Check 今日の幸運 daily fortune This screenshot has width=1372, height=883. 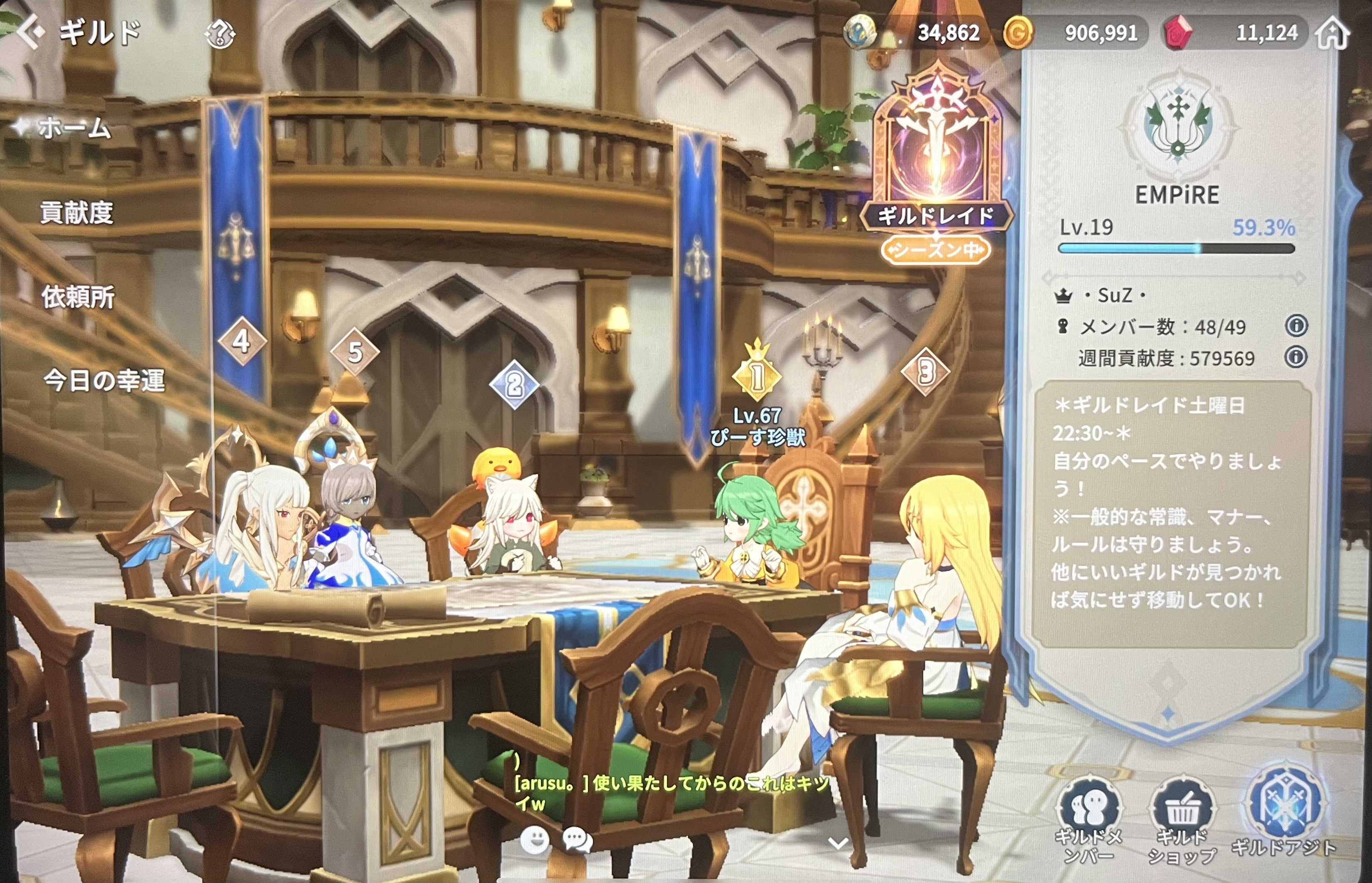[104, 381]
